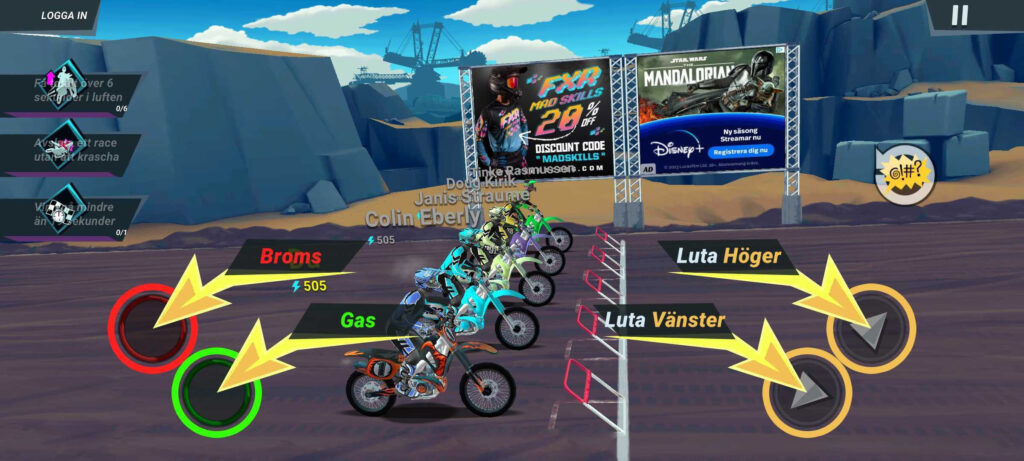This screenshot has width=1024, height=461.
Task: Hit the green Gas throttle button
Action: click(x=216, y=391)
